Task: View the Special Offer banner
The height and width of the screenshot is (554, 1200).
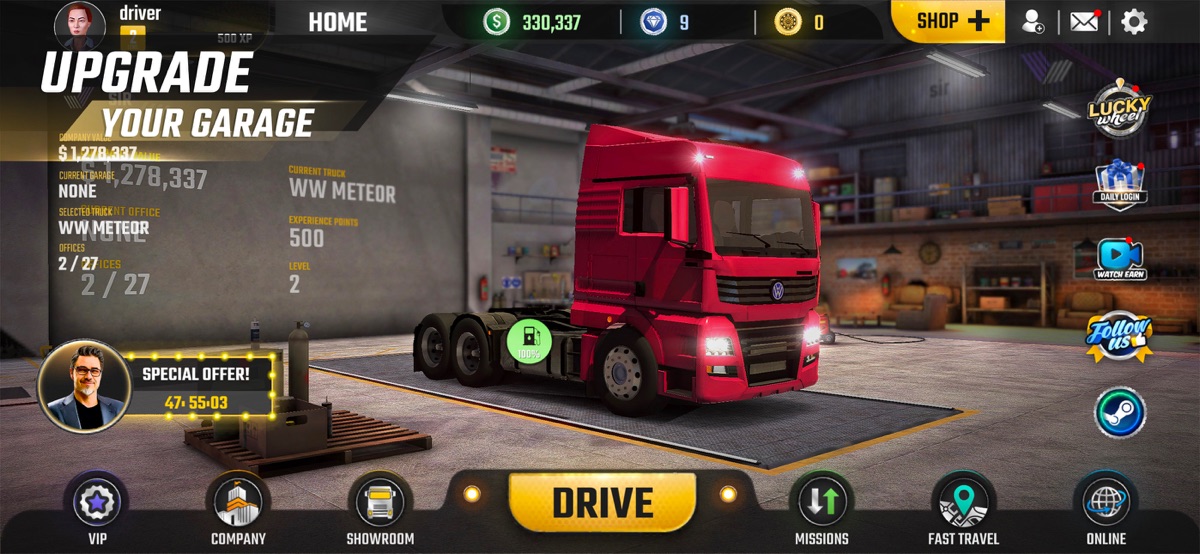Action: 198,385
